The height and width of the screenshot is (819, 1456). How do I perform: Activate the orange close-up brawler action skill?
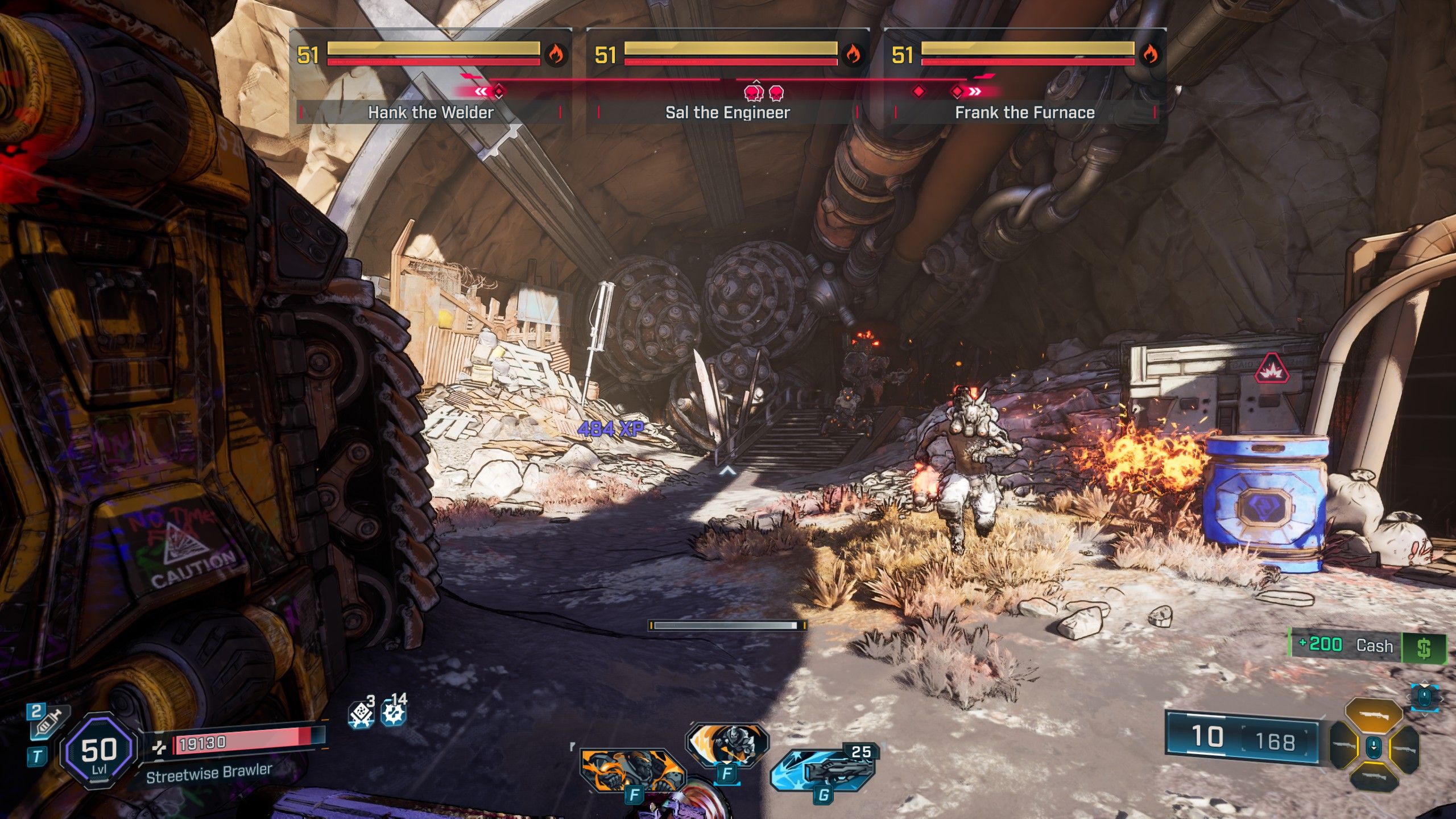[x=631, y=771]
